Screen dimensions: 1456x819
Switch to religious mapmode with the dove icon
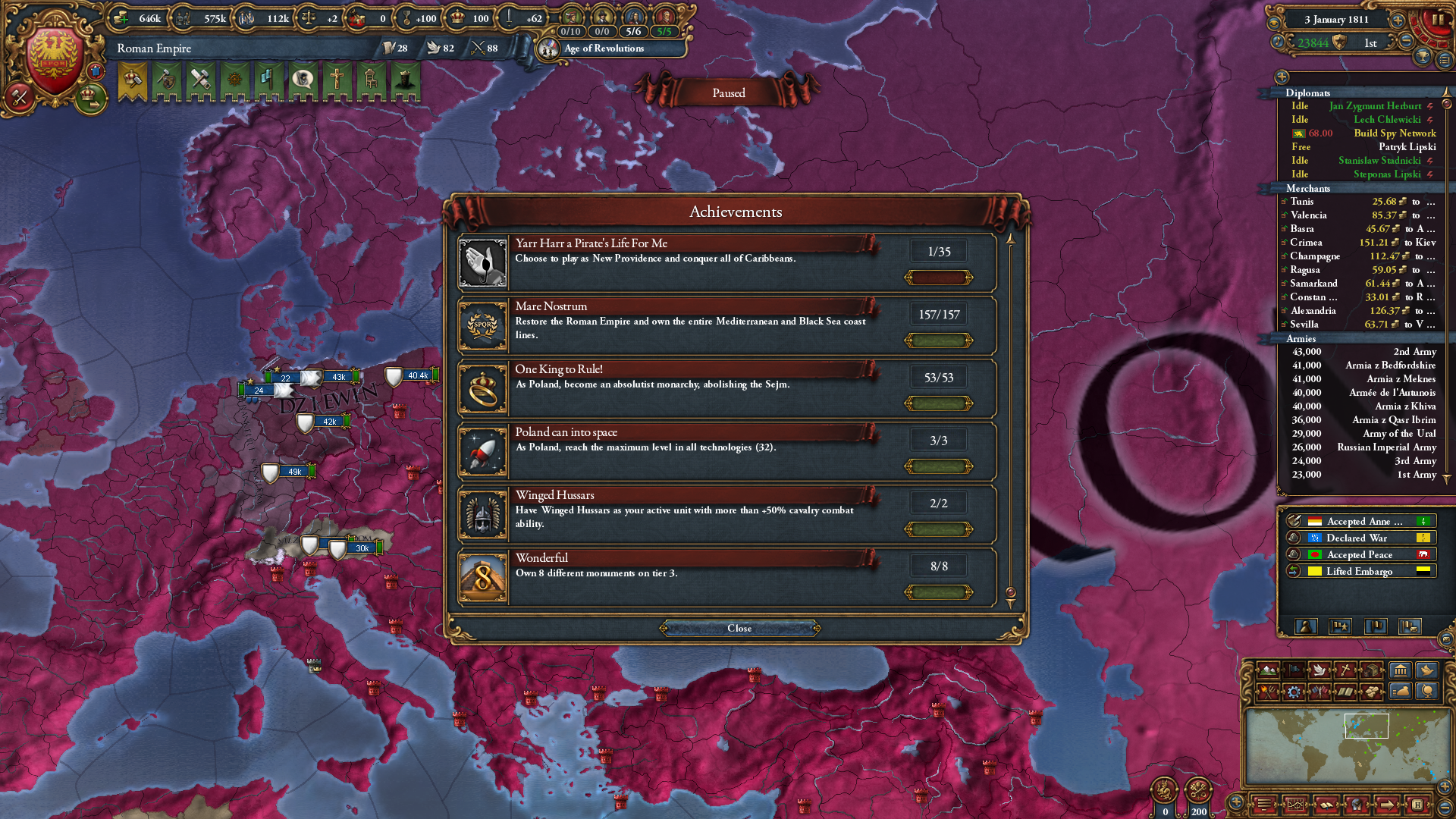[x=1319, y=671]
